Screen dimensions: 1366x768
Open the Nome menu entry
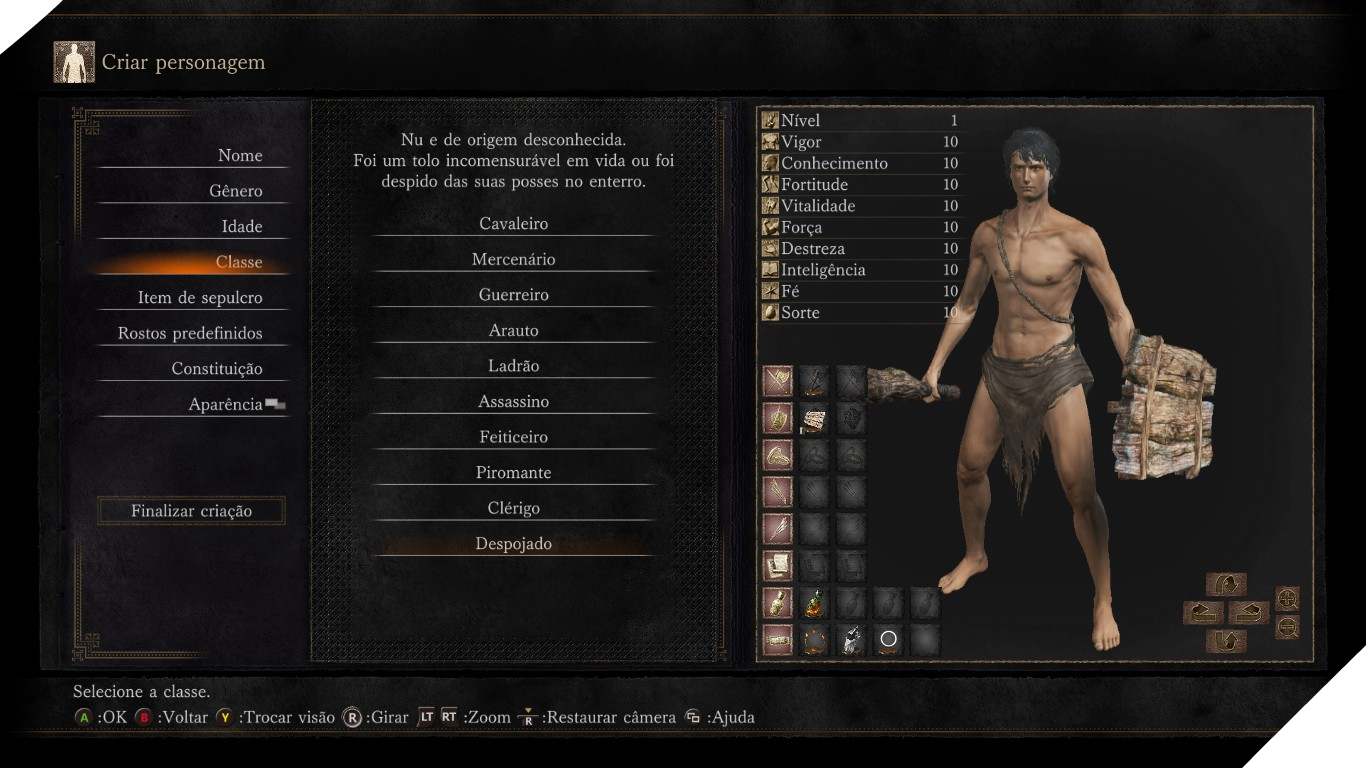240,156
